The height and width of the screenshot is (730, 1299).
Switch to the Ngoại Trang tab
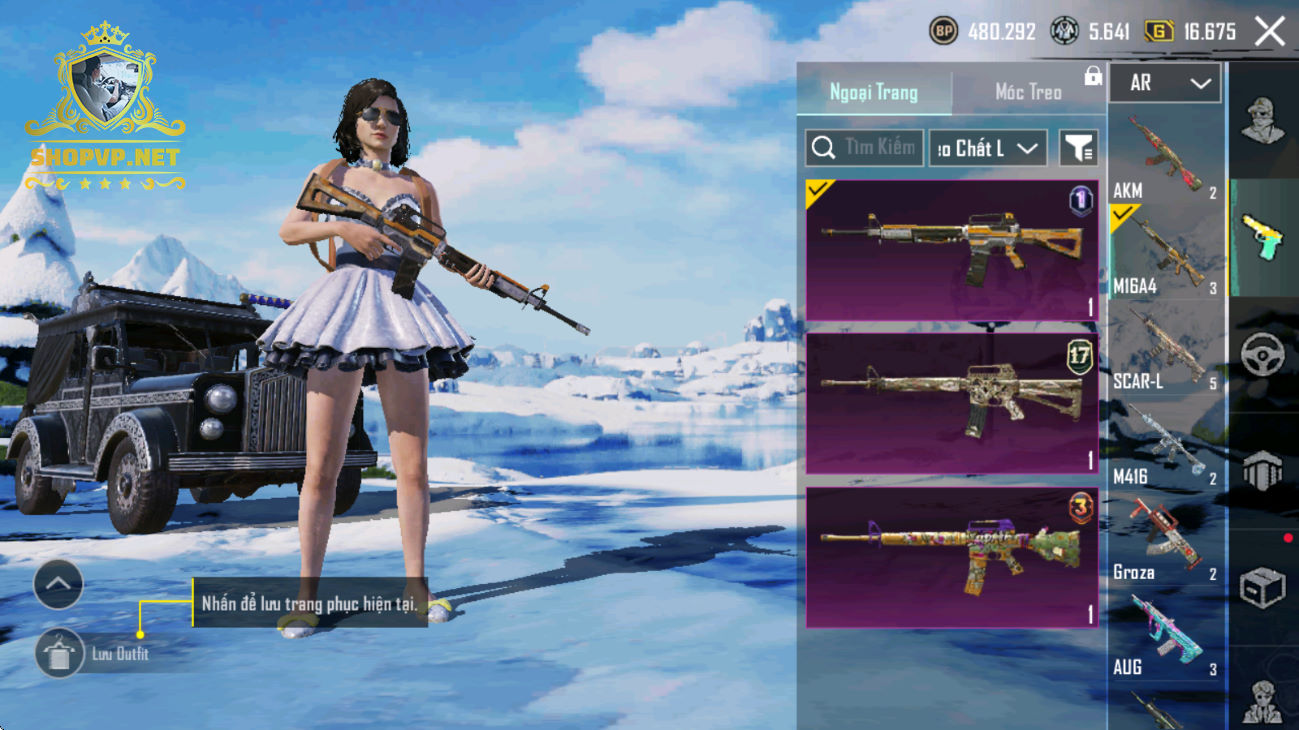pos(874,93)
